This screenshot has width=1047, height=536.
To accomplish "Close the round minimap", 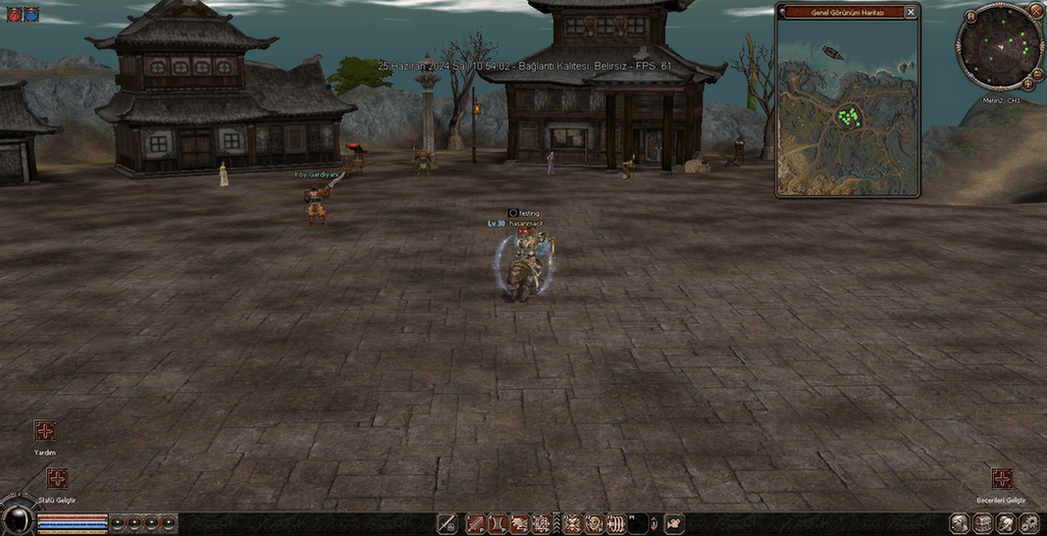I will coord(1036,10).
